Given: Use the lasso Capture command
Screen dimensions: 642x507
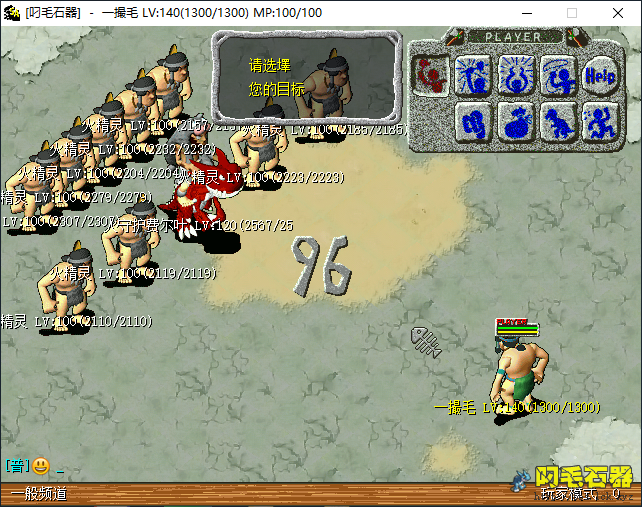Looking at the screenshot, I should click(x=556, y=73).
